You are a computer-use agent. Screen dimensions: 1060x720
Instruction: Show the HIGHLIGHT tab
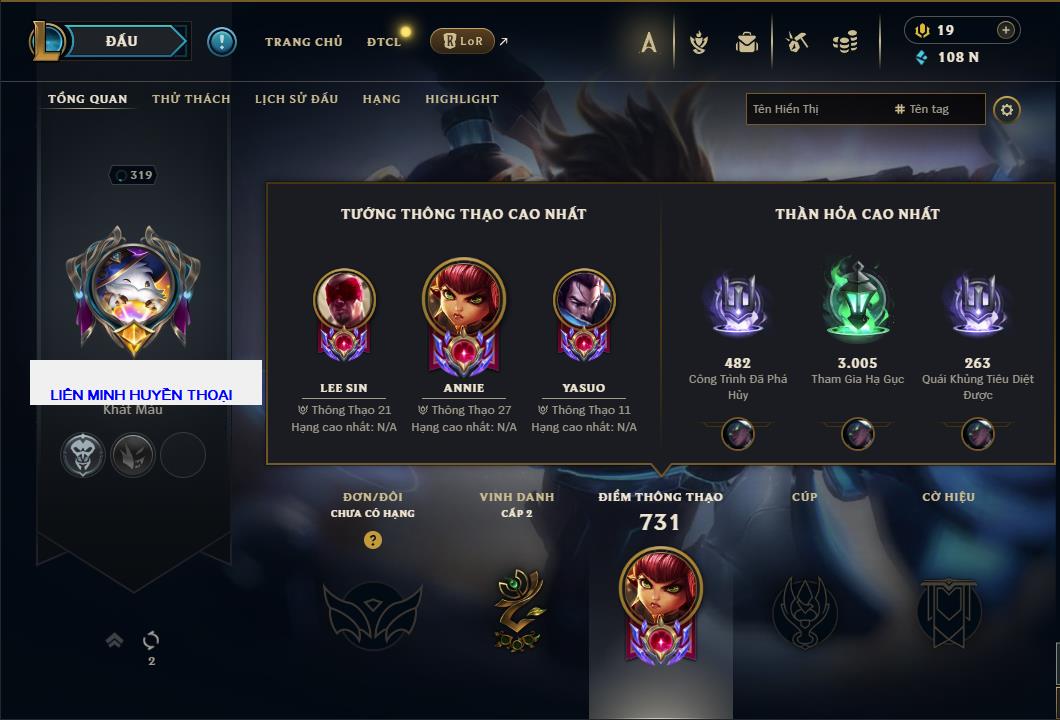pos(461,99)
